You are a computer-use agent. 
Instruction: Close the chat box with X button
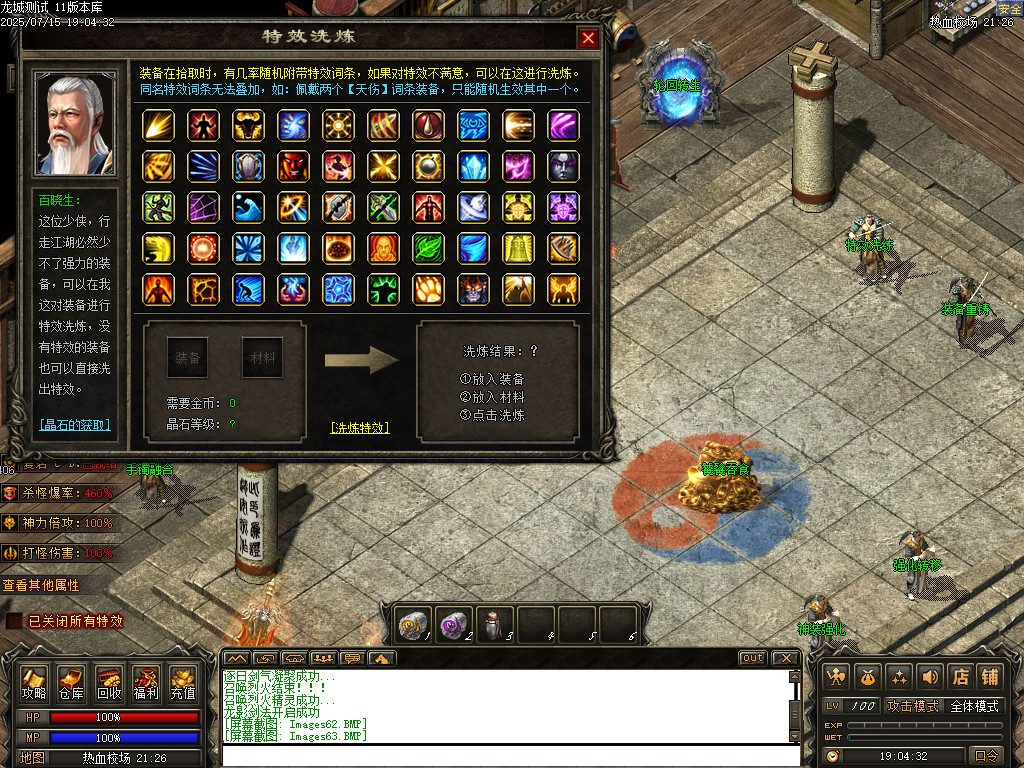(785, 658)
